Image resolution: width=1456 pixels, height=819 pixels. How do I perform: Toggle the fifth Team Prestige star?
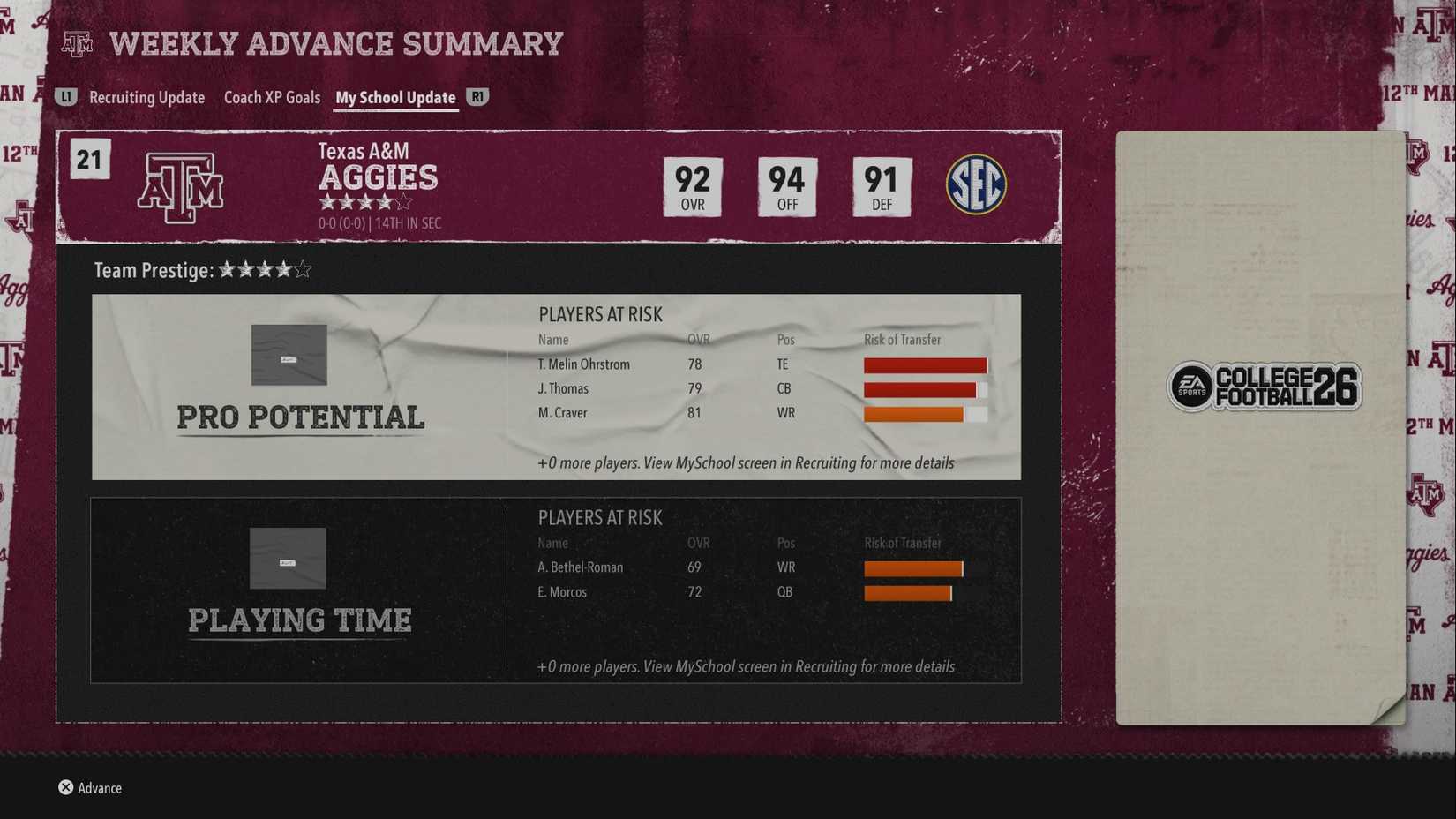[301, 270]
